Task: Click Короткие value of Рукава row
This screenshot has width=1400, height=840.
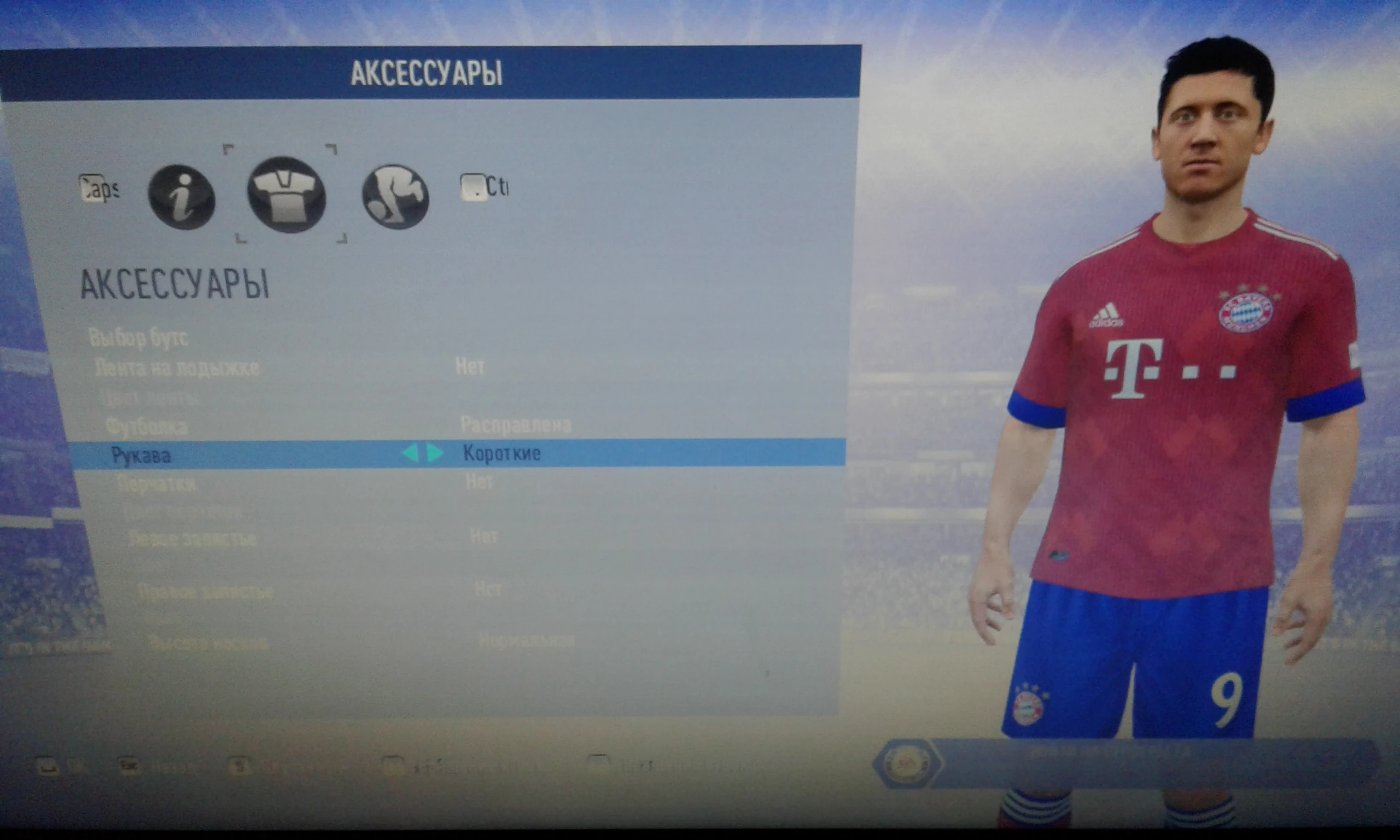Action: (503, 453)
